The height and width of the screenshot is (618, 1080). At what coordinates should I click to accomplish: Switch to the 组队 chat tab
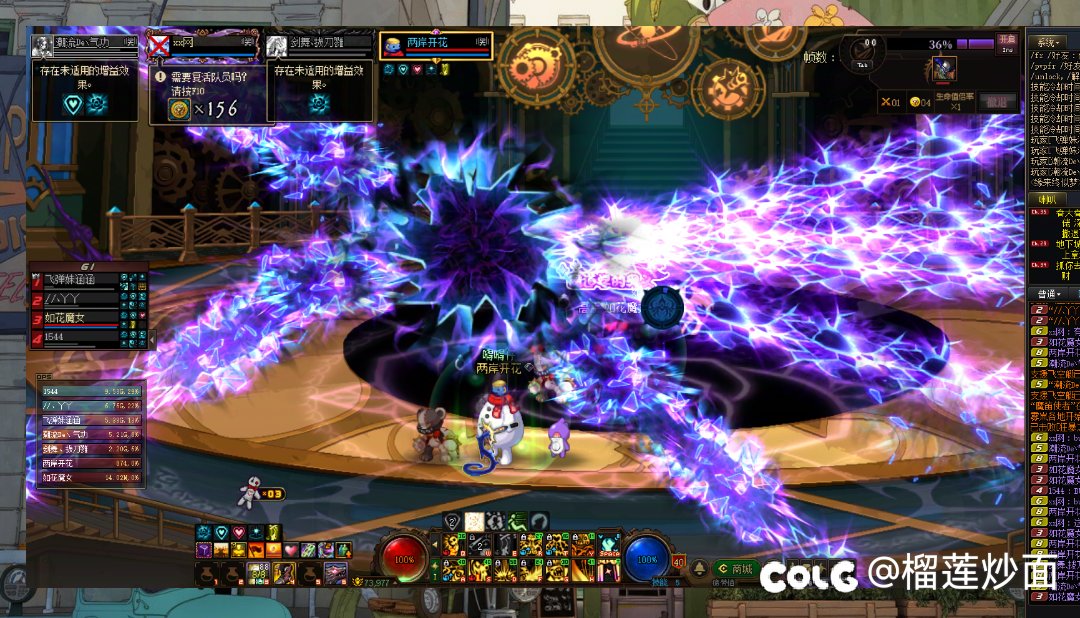[x=1046, y=198]
